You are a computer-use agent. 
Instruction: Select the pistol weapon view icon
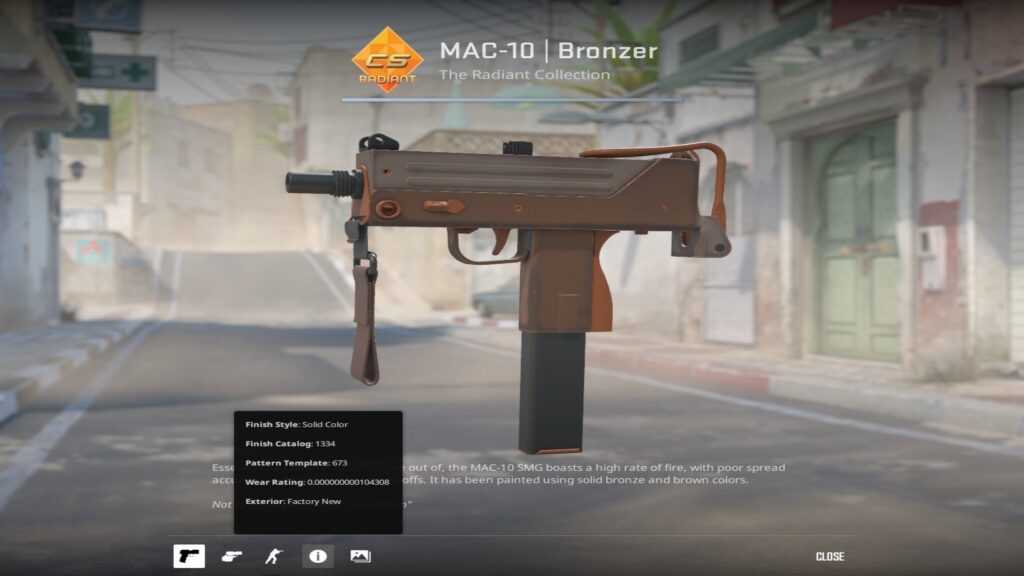pyautogui.click(x=189, y=556)
